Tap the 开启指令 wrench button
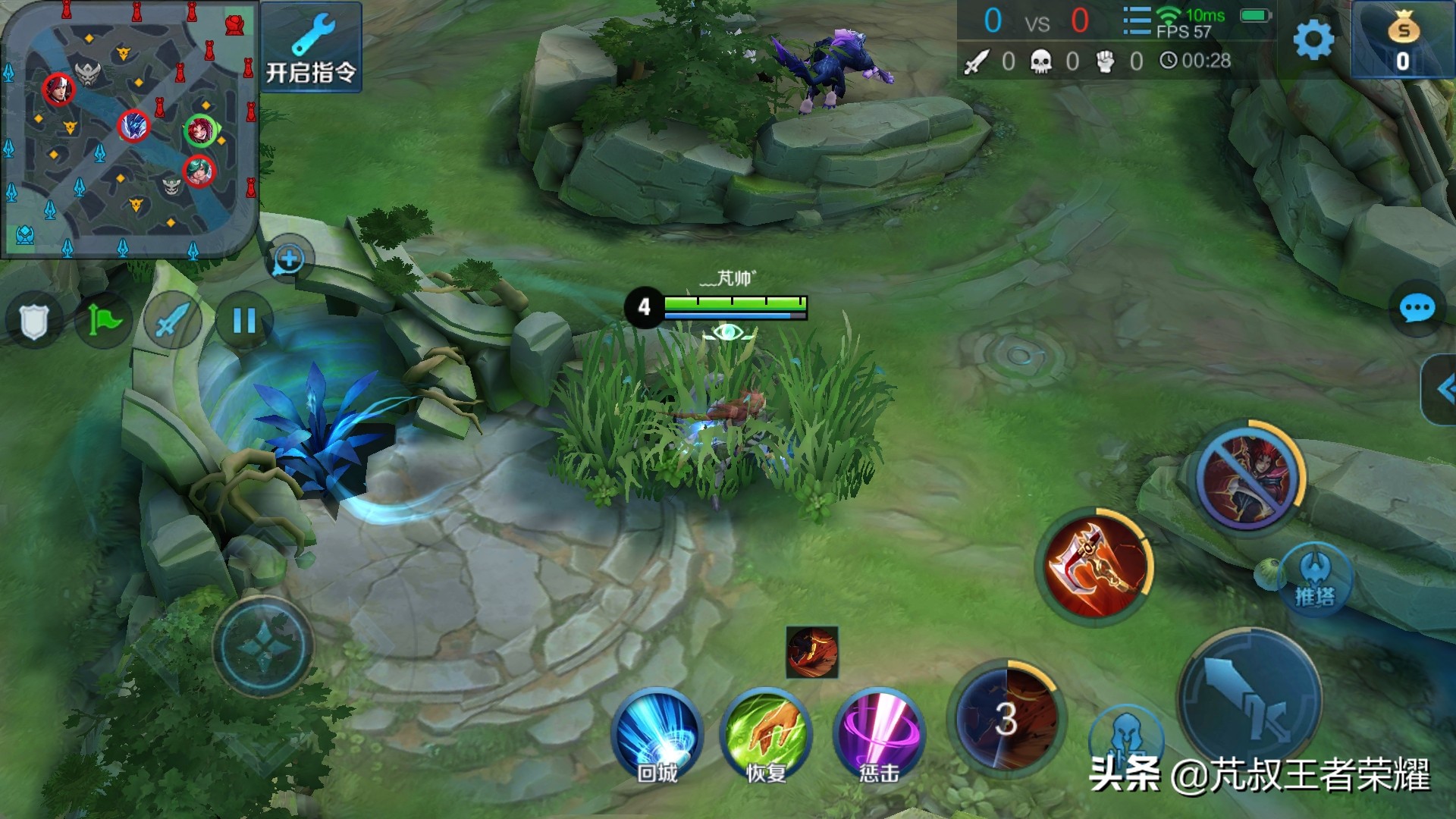 coord(311,48)
